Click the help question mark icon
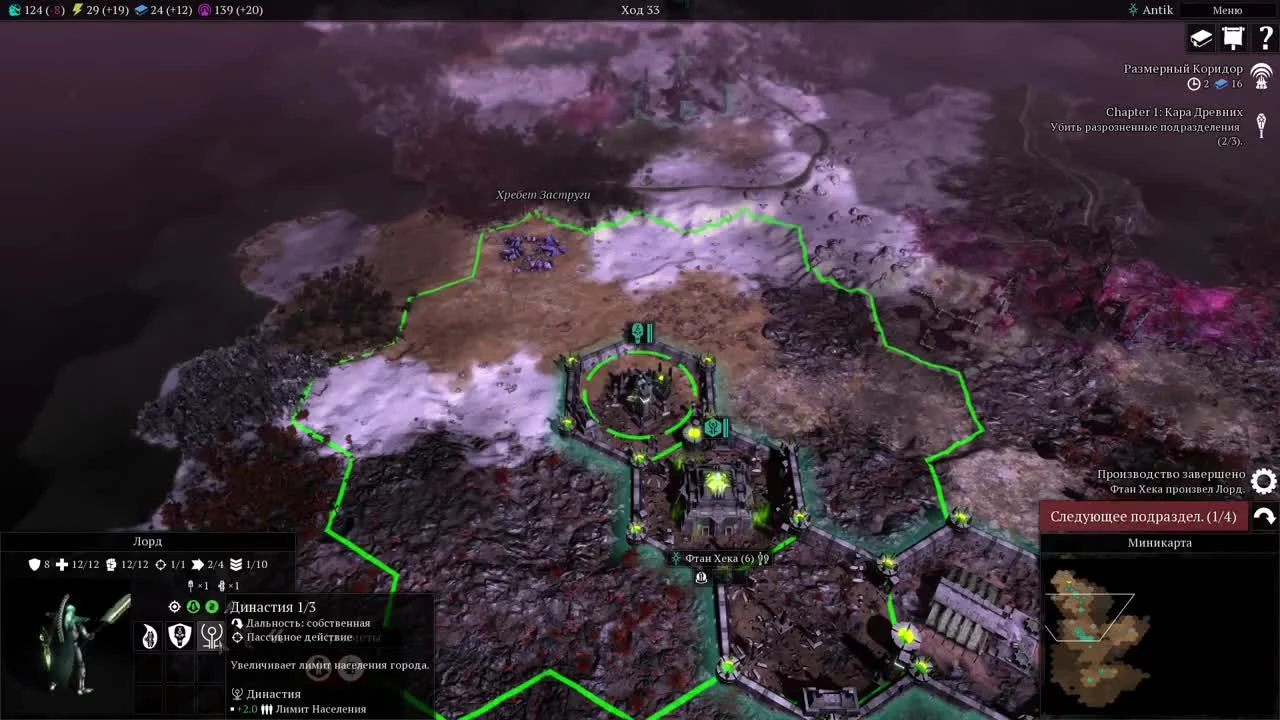Screen dimensions: 1280x720 (x=1262, y=38)
